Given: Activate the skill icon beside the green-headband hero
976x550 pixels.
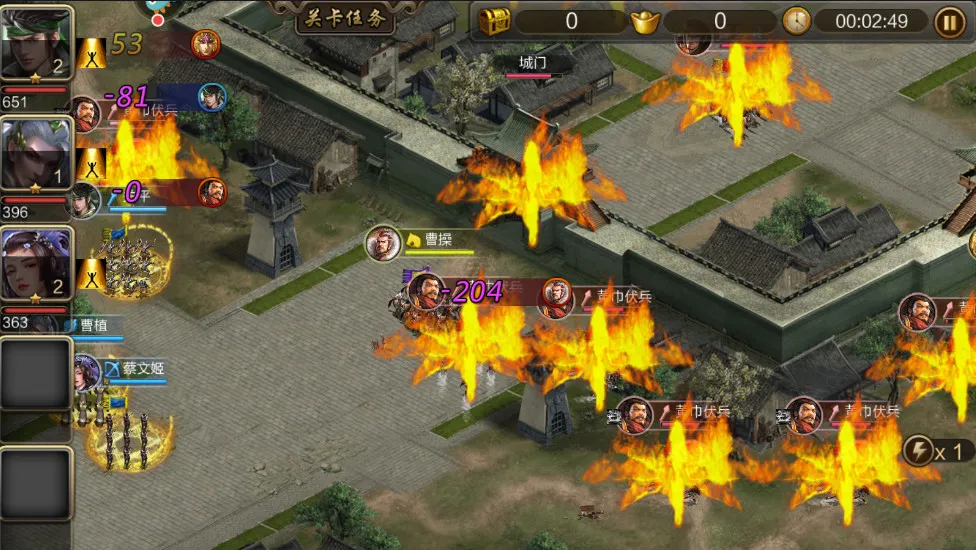Looking at the screenshot, I should click(x=92, y=52).
